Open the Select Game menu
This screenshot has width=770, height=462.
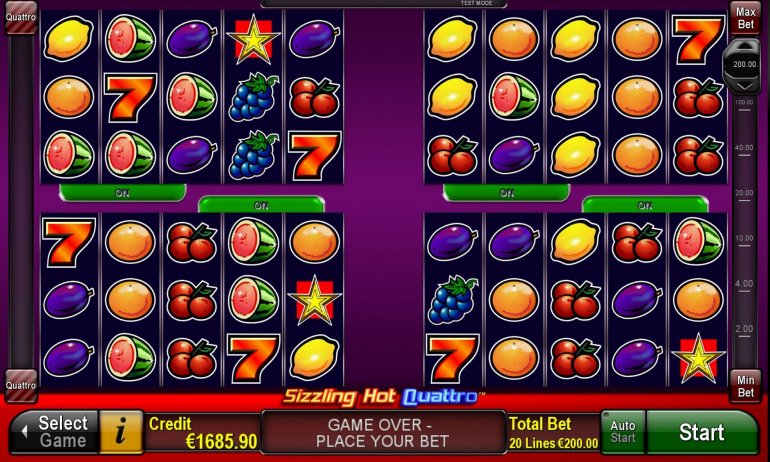pos(54,432)
